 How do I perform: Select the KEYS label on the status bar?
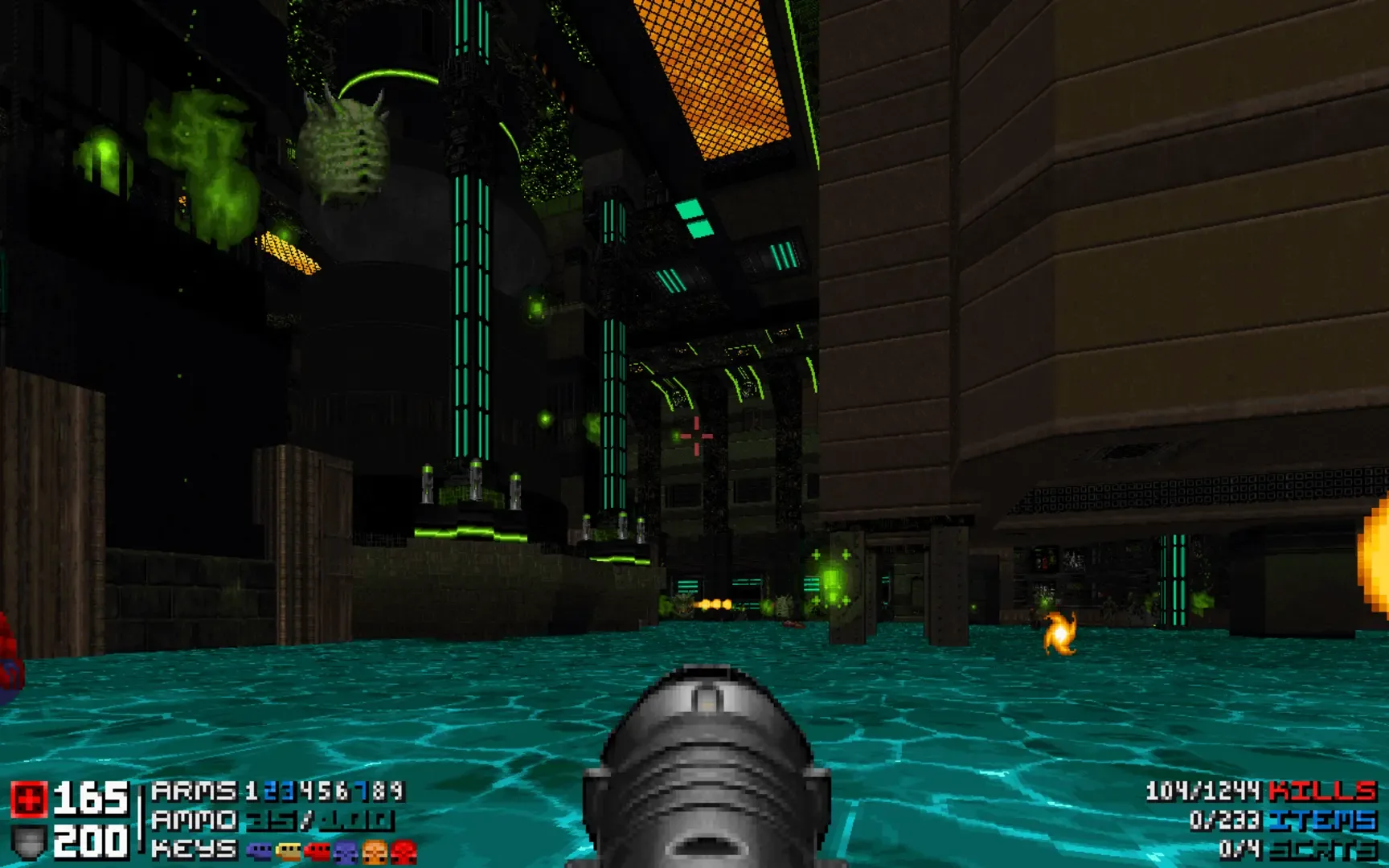(193, 850)
